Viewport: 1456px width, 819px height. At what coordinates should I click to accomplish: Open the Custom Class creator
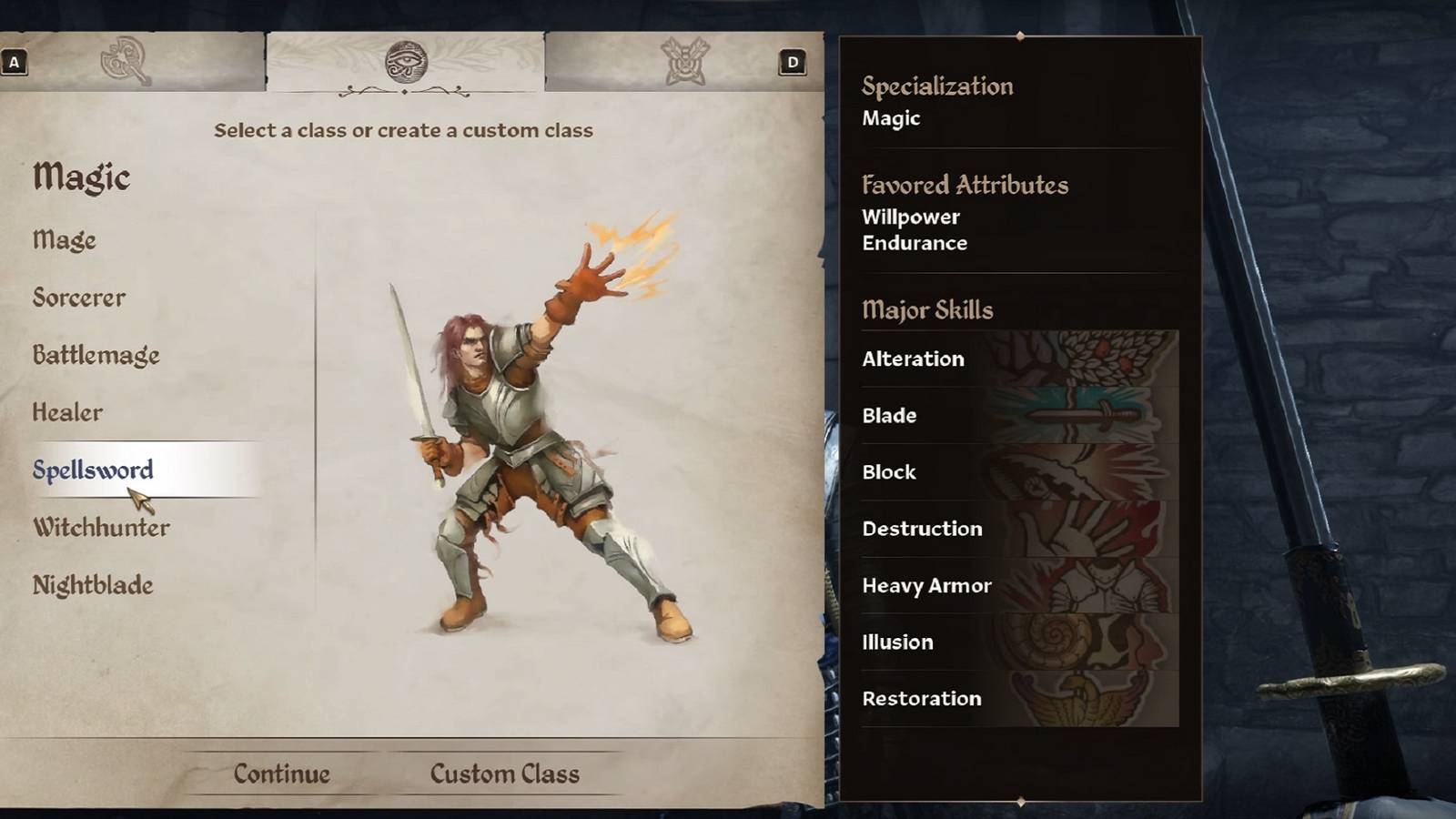tap(505, 773)
